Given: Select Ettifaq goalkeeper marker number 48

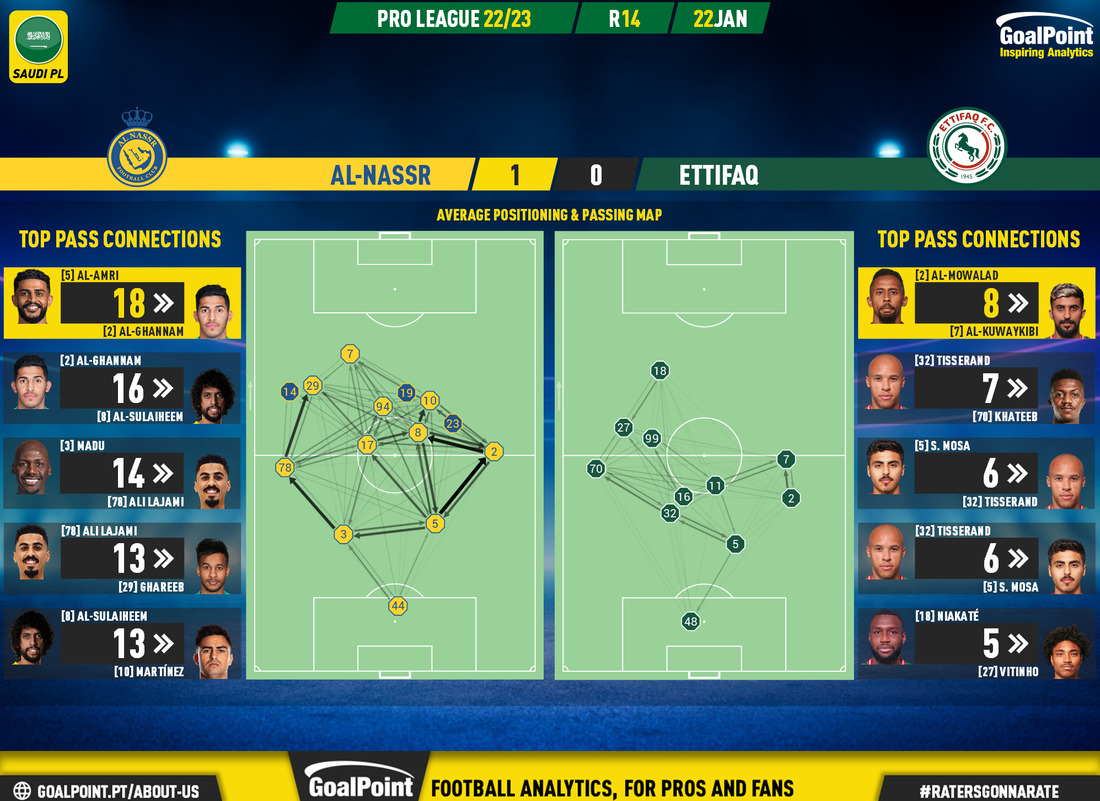Looking at the screenshot, I should click(x=690, y=621).
